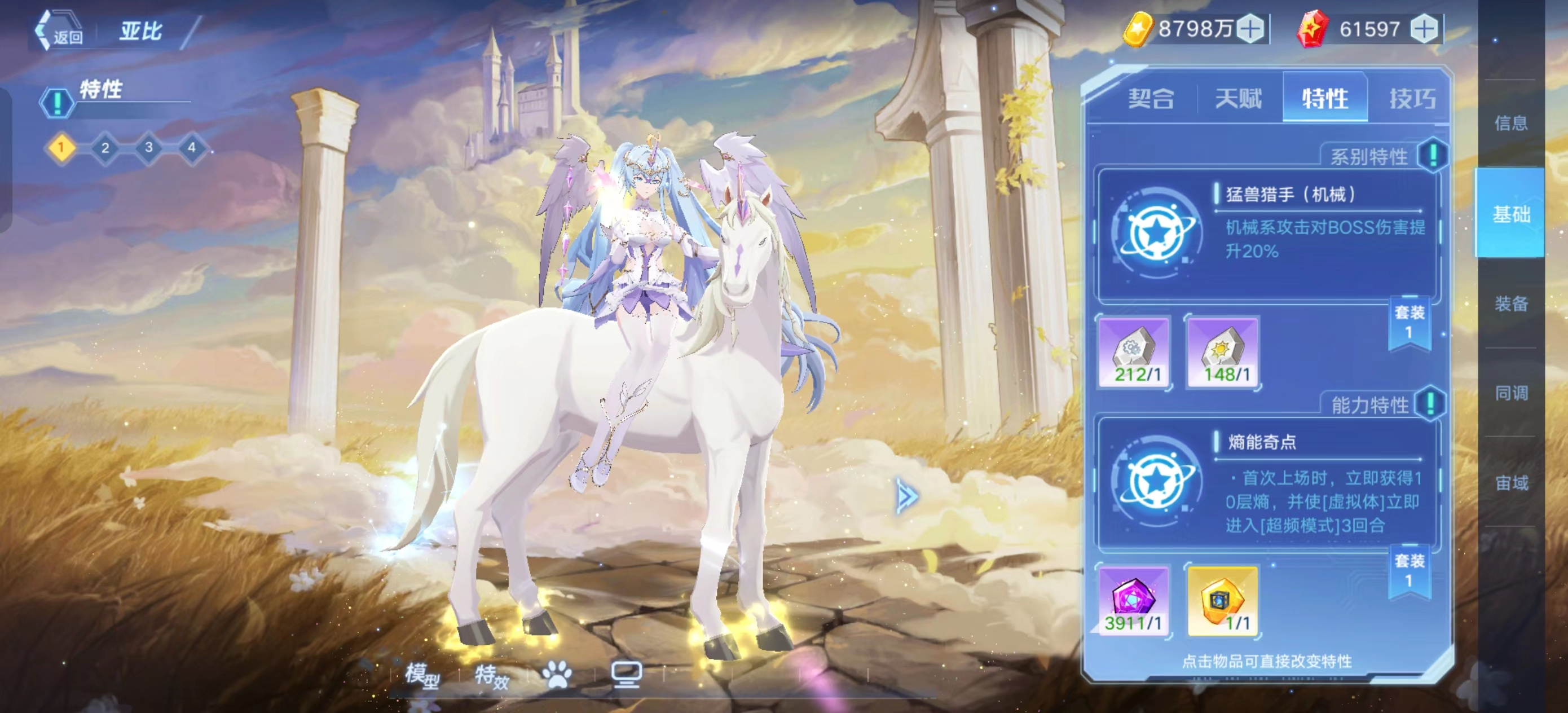Screen dimensions: 1568x713
Task: Switch to the 契合 tab
Action: 1151,99
